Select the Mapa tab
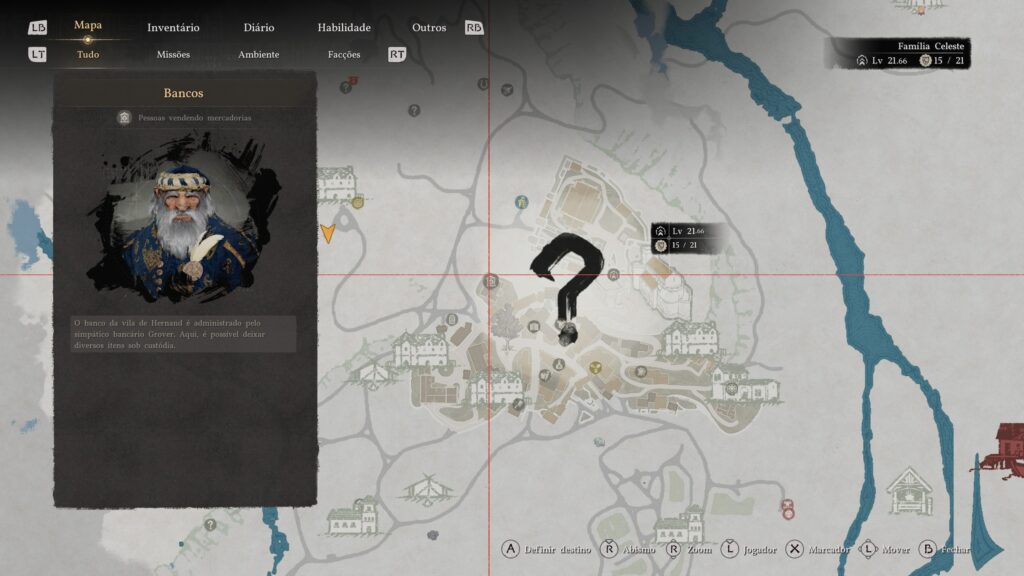 pyautogui.click(x=88, y=25)
